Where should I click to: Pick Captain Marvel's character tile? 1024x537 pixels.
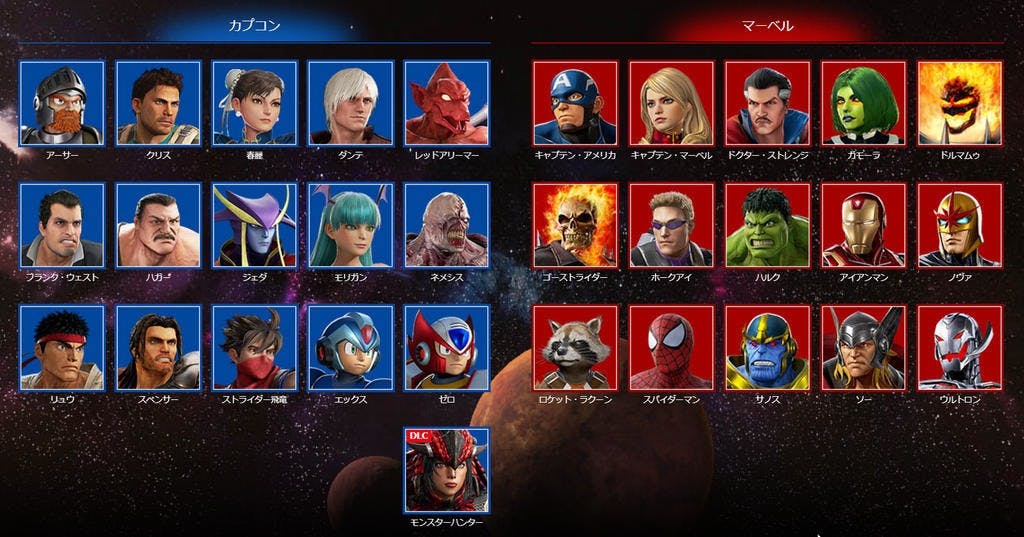click(671, 103)
